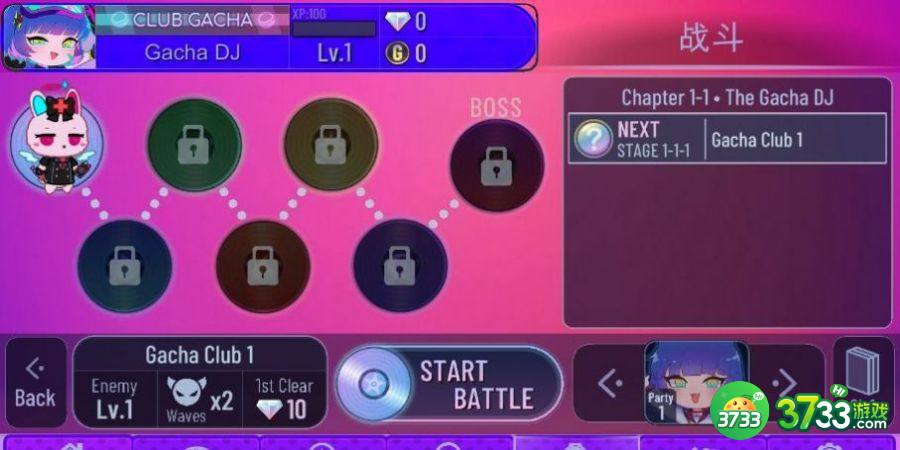Tap the locked green stage disc

pyautogui.click(x=194, y=146)
